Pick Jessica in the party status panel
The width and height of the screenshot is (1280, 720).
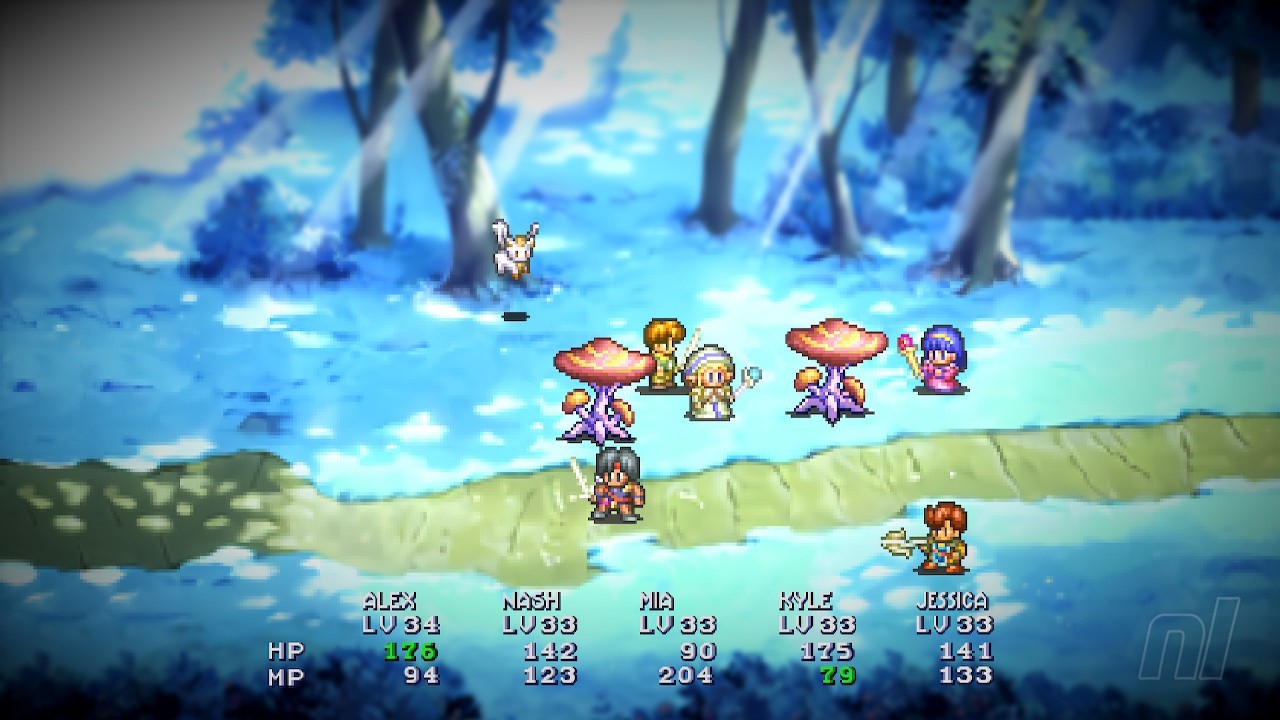coord(951,602)
